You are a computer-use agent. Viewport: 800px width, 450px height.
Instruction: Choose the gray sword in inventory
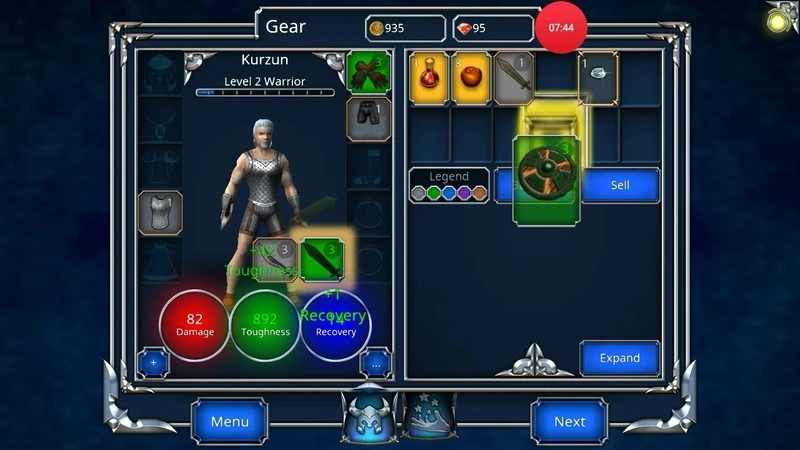pos(513,79)
